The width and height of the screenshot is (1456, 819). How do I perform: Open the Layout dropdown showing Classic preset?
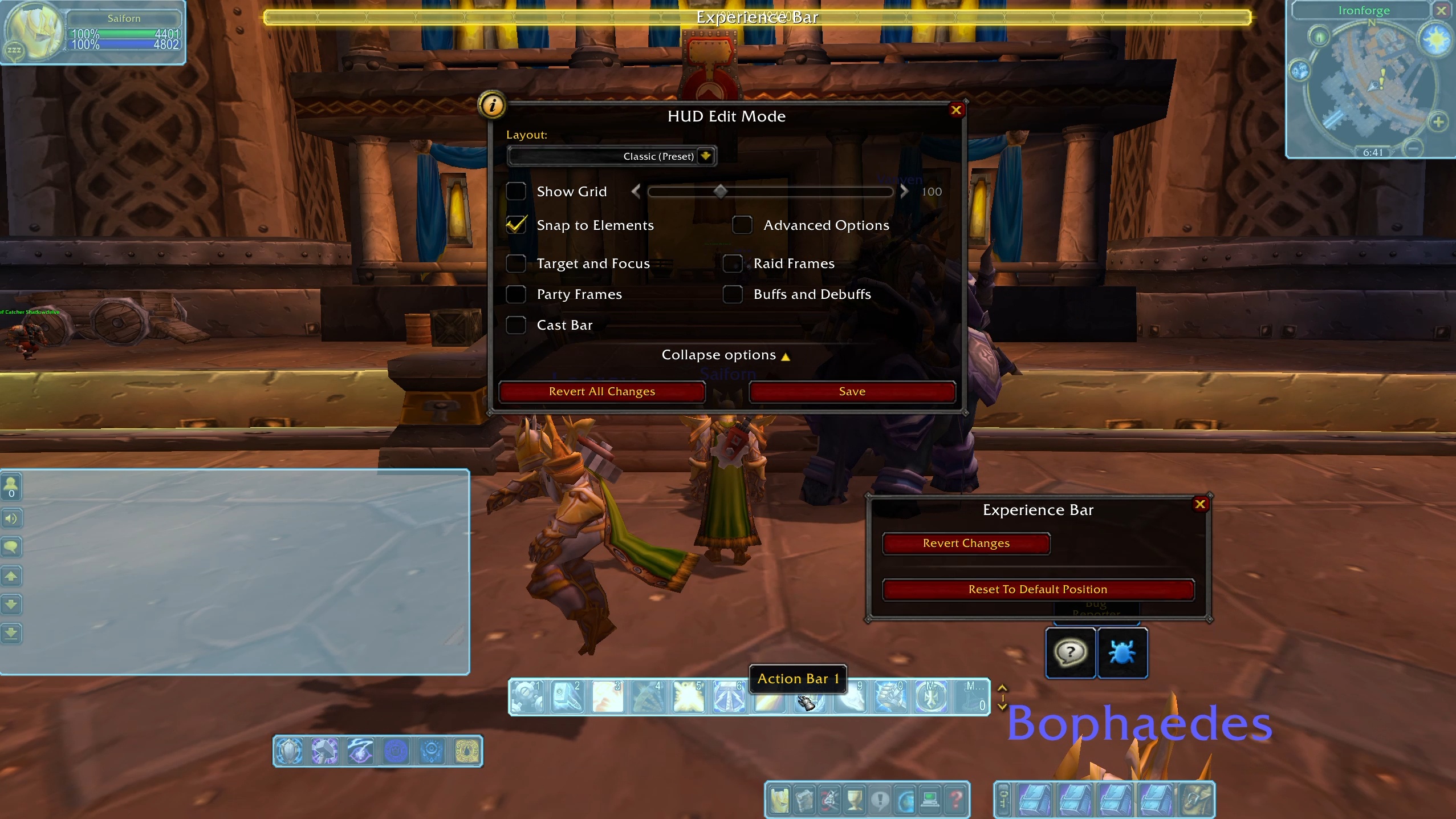pos(705,156)
